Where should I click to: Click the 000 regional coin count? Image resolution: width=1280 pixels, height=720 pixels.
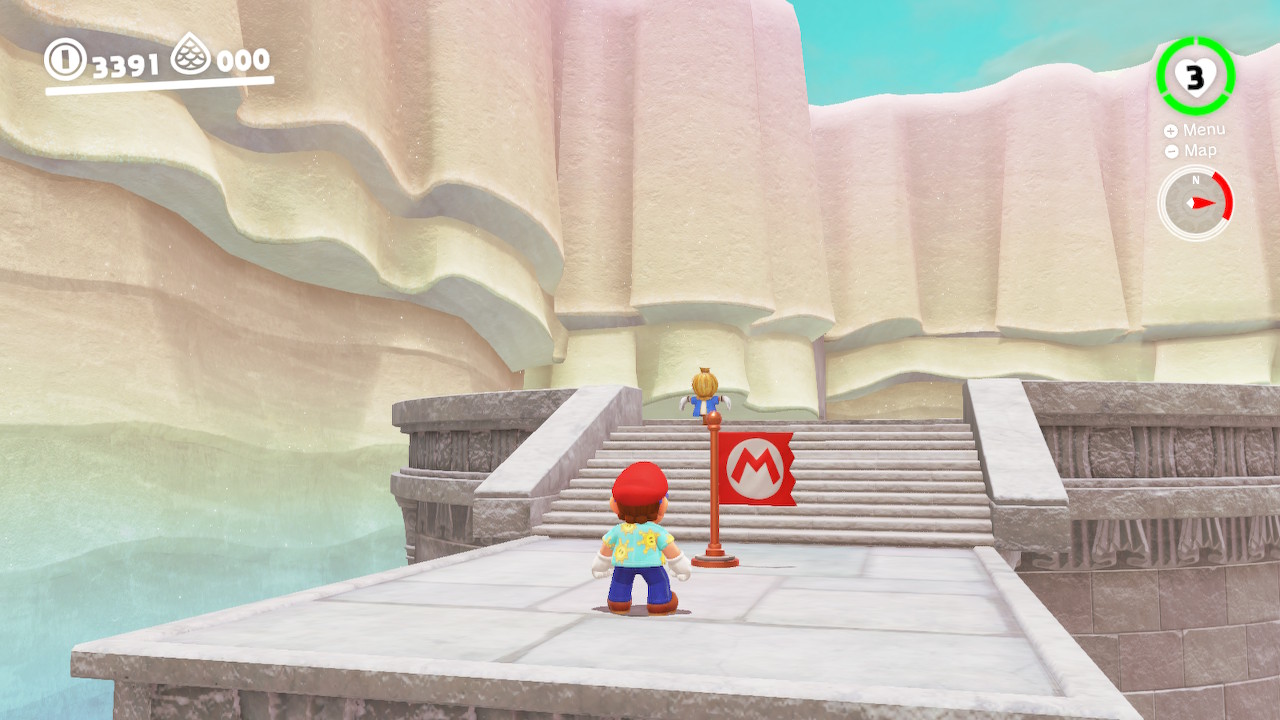tap(243, 59)
